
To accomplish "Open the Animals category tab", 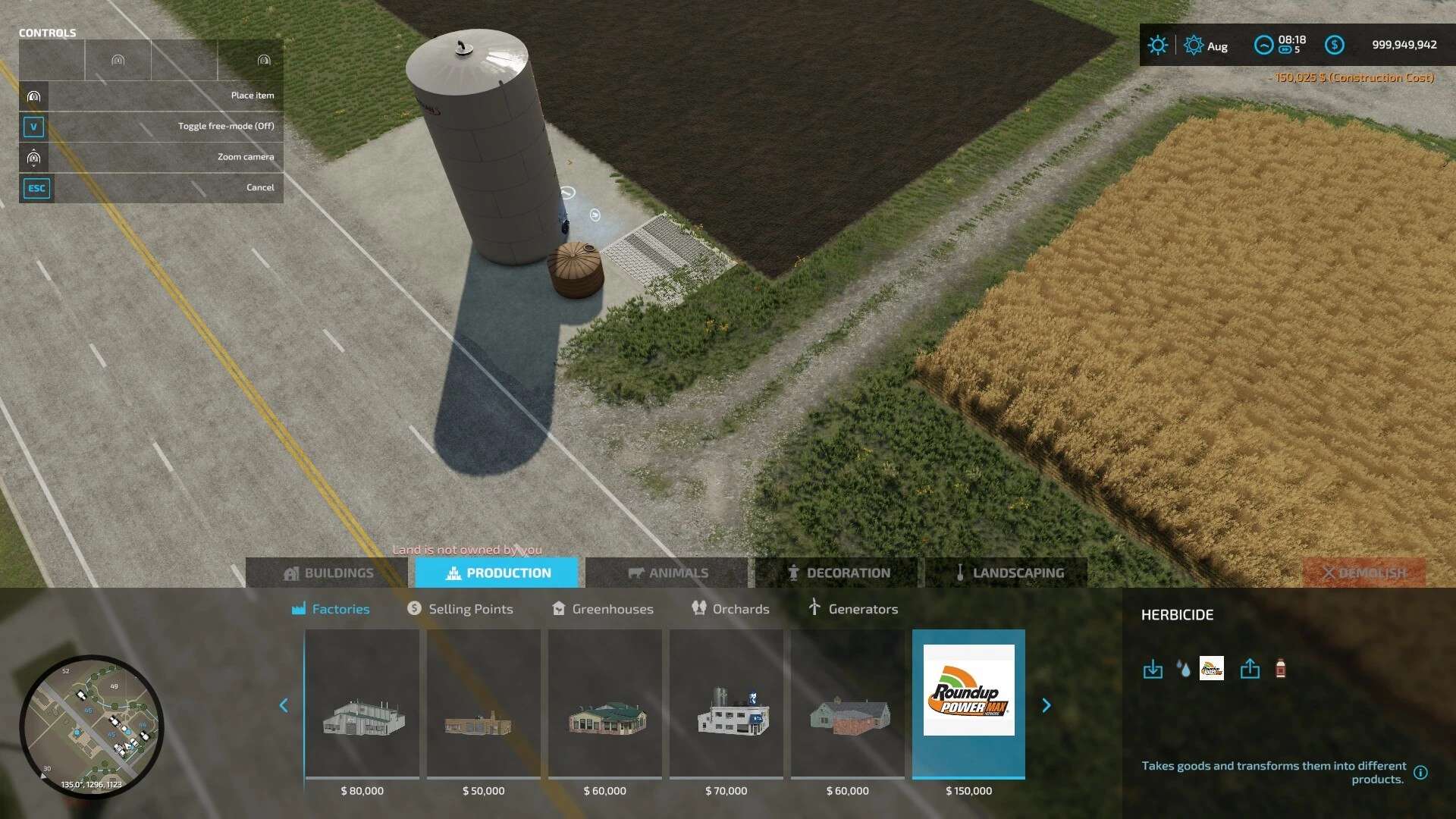I will coord(667,573).
